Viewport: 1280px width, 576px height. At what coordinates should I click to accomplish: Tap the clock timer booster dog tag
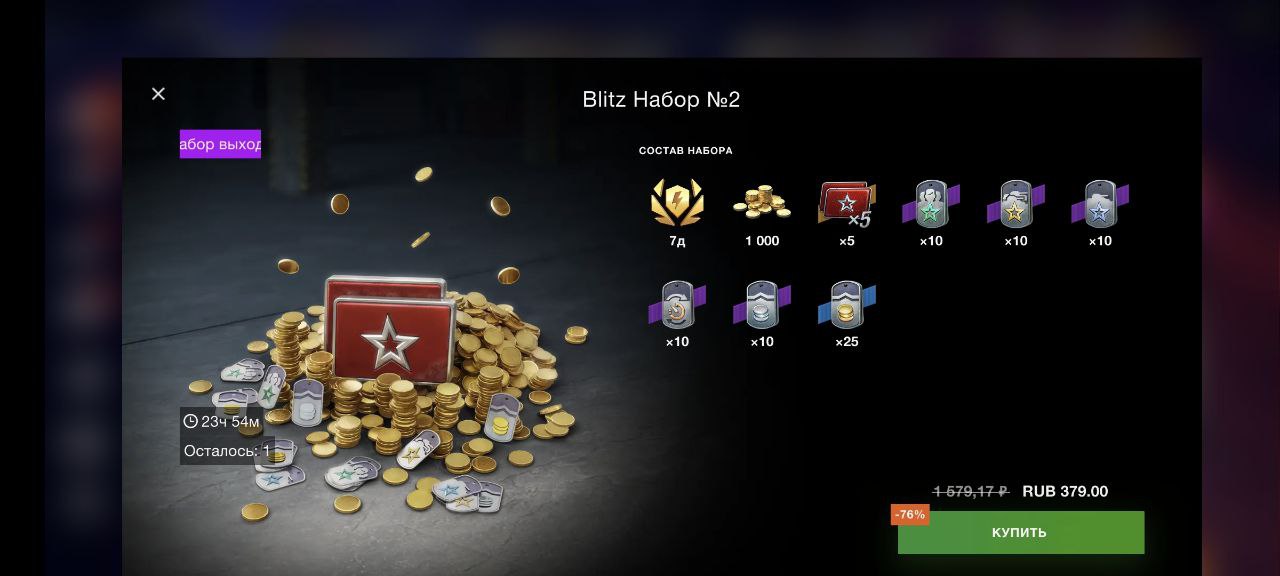point(677,305)
